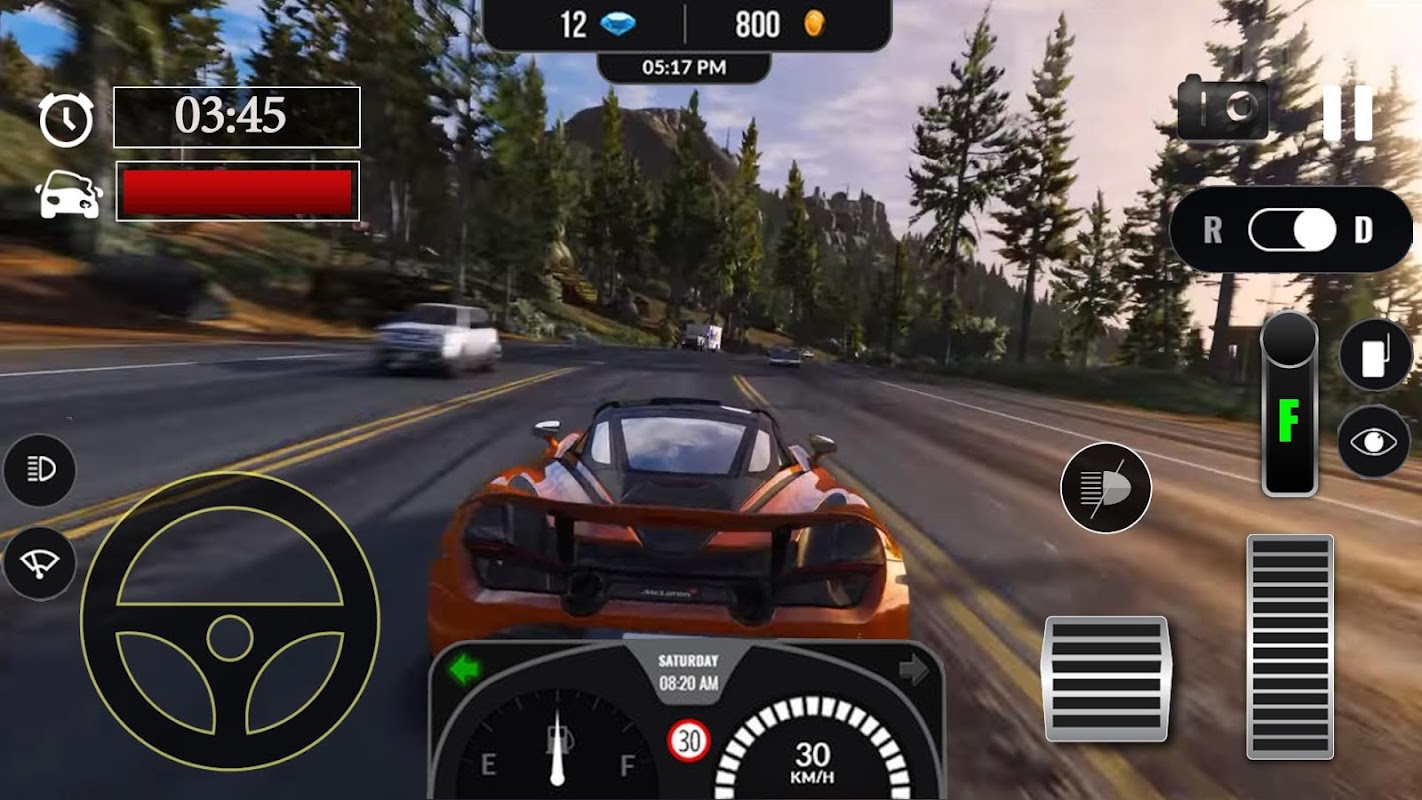Toggle the R/D drive direction switch
Screen dimensions: 1422x800
tap(1292, 230)
